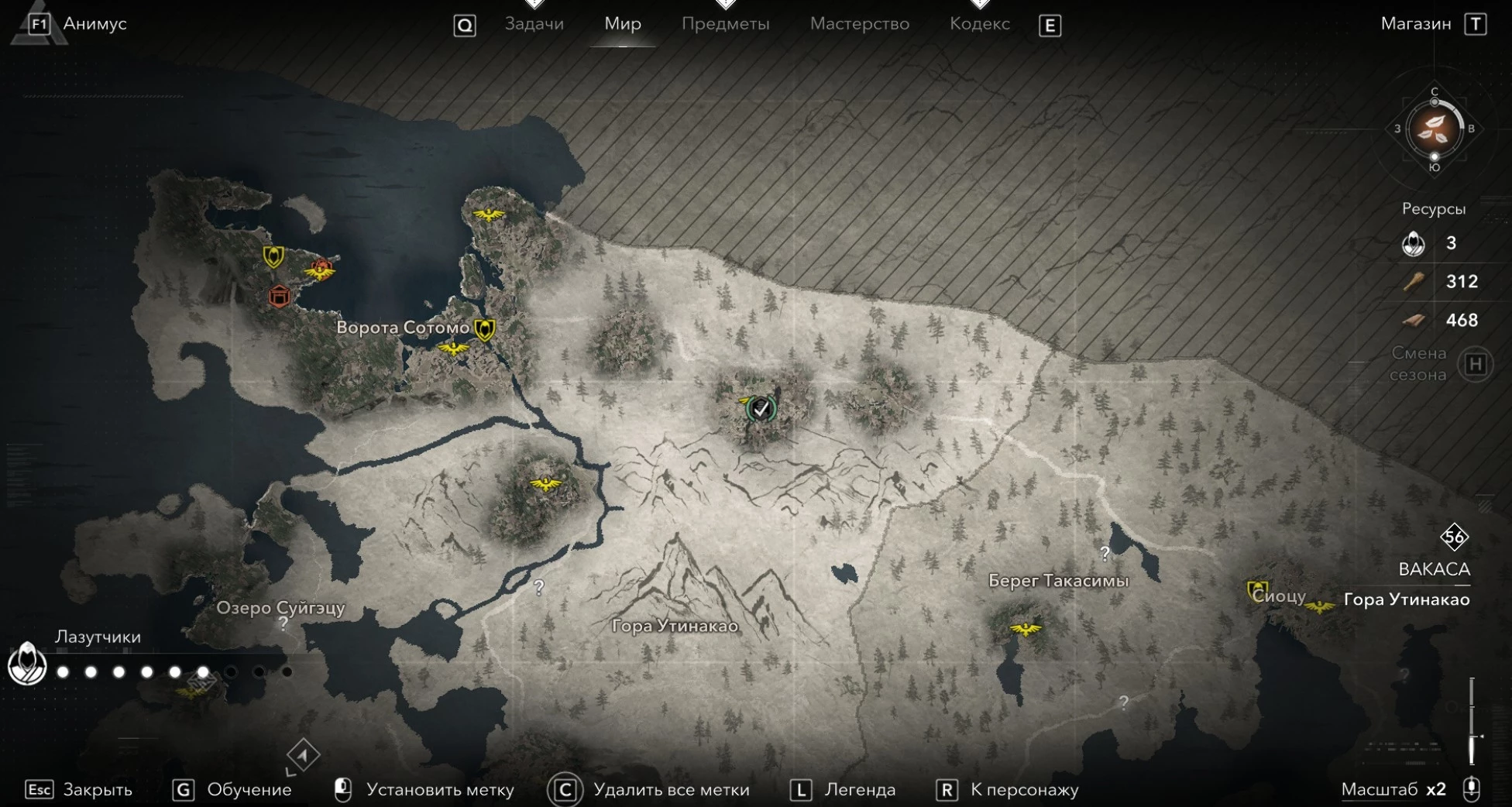Click the compass season indicator
1512x807 pixels.
[1434, 129]
